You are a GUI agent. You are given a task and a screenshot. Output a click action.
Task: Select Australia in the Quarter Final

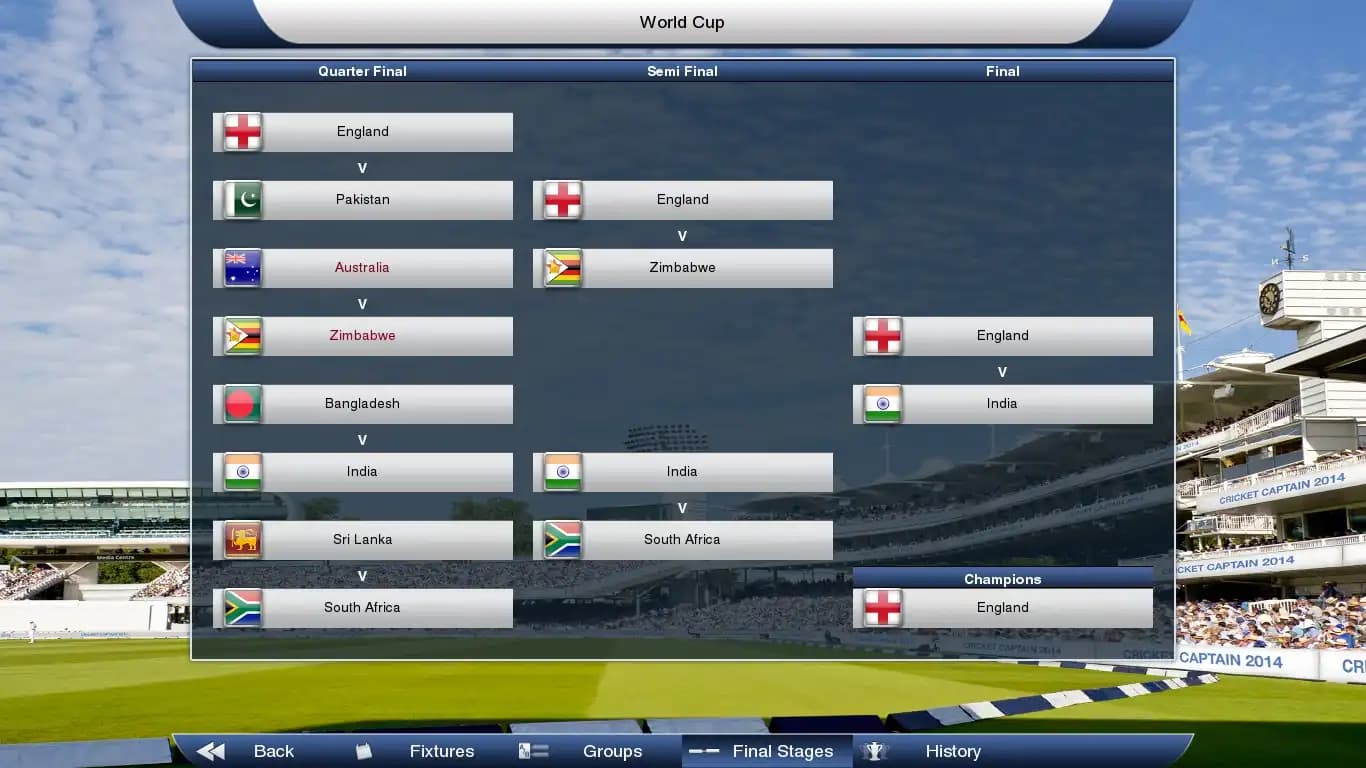pos(362,268)
